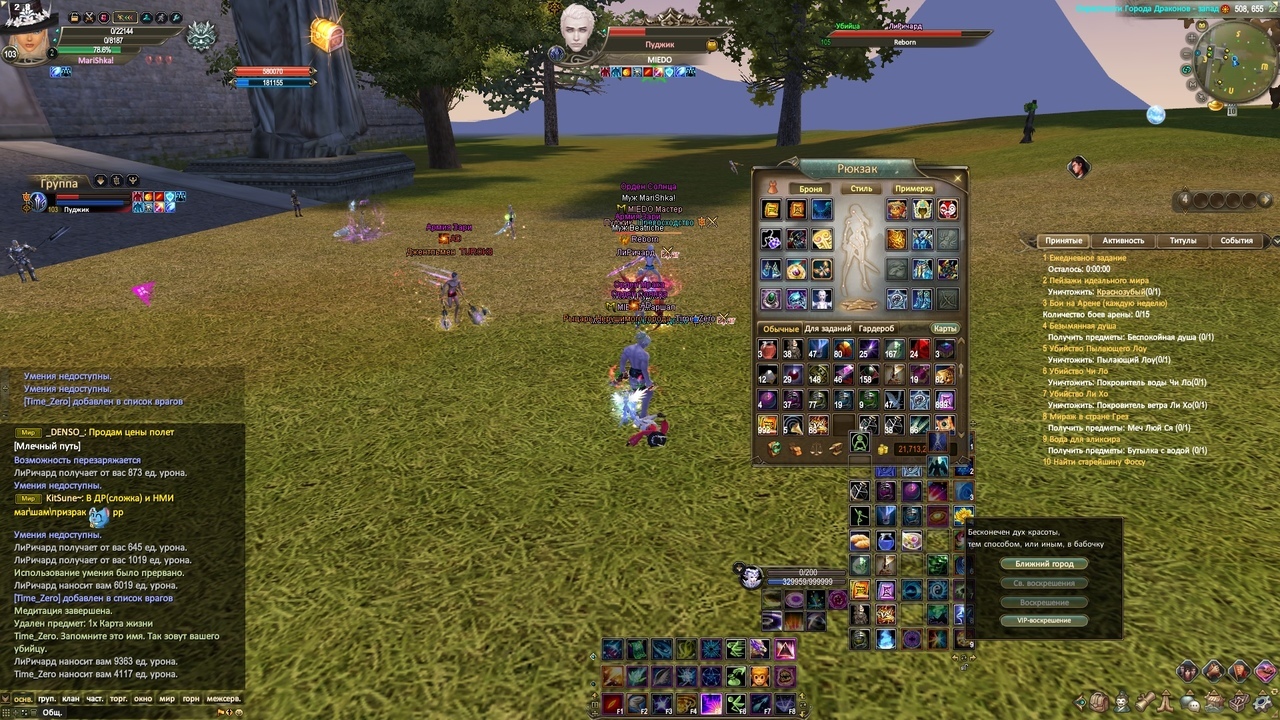
Task: Switch quest panel to "Активность" tab
Action: (x=1123, y=241)
